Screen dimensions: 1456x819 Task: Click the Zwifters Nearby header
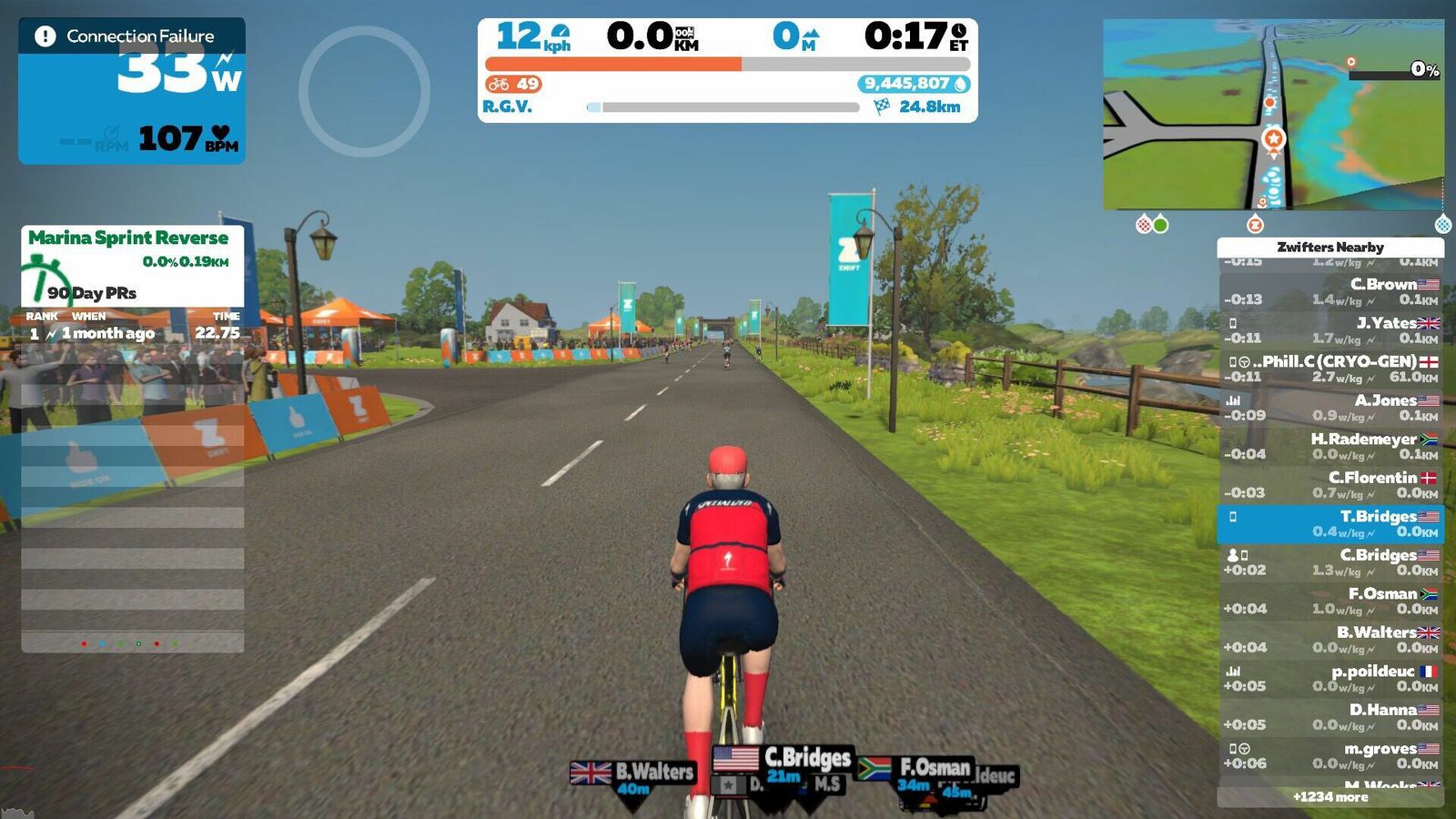1330,247
